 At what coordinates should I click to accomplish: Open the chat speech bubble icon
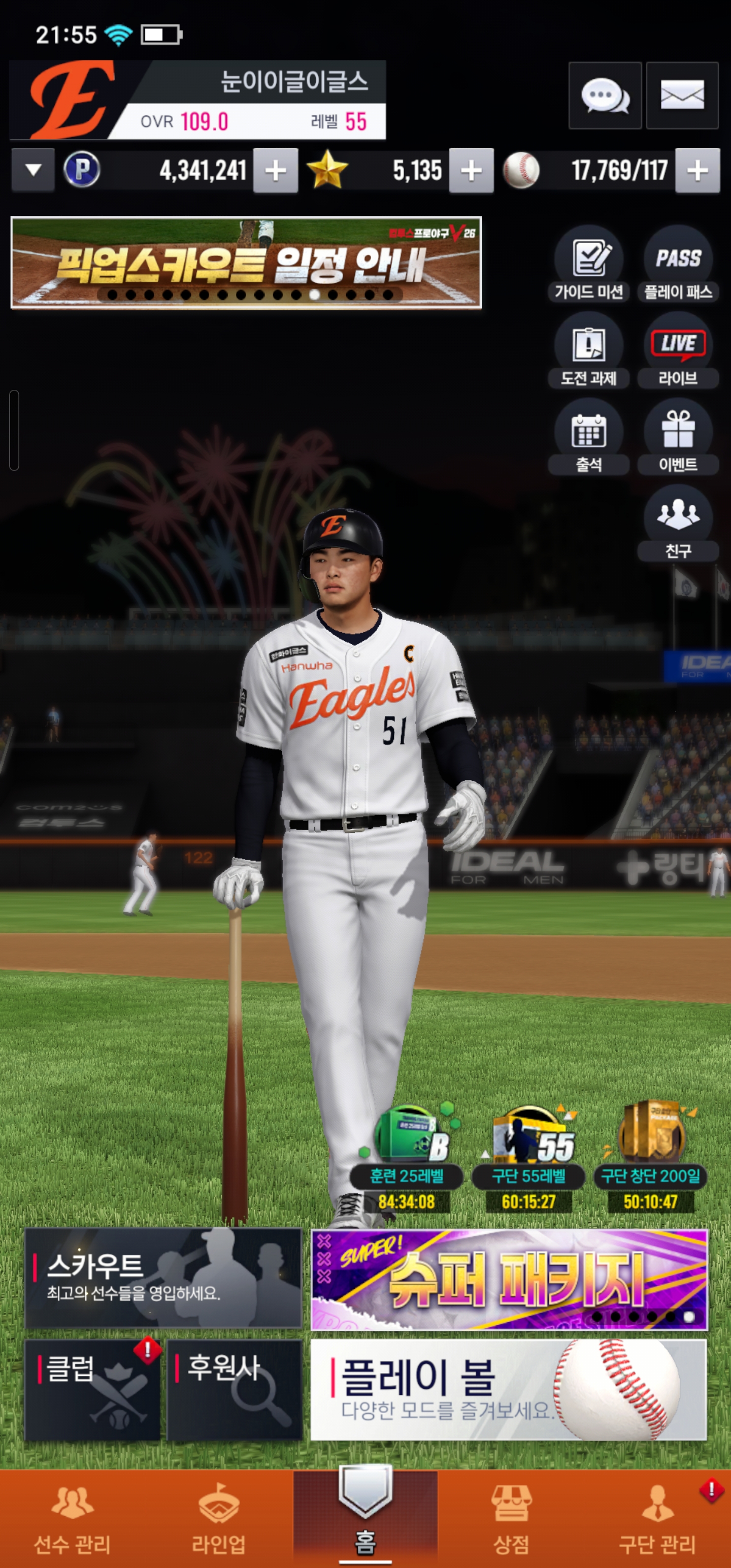(x=605, y=95)
